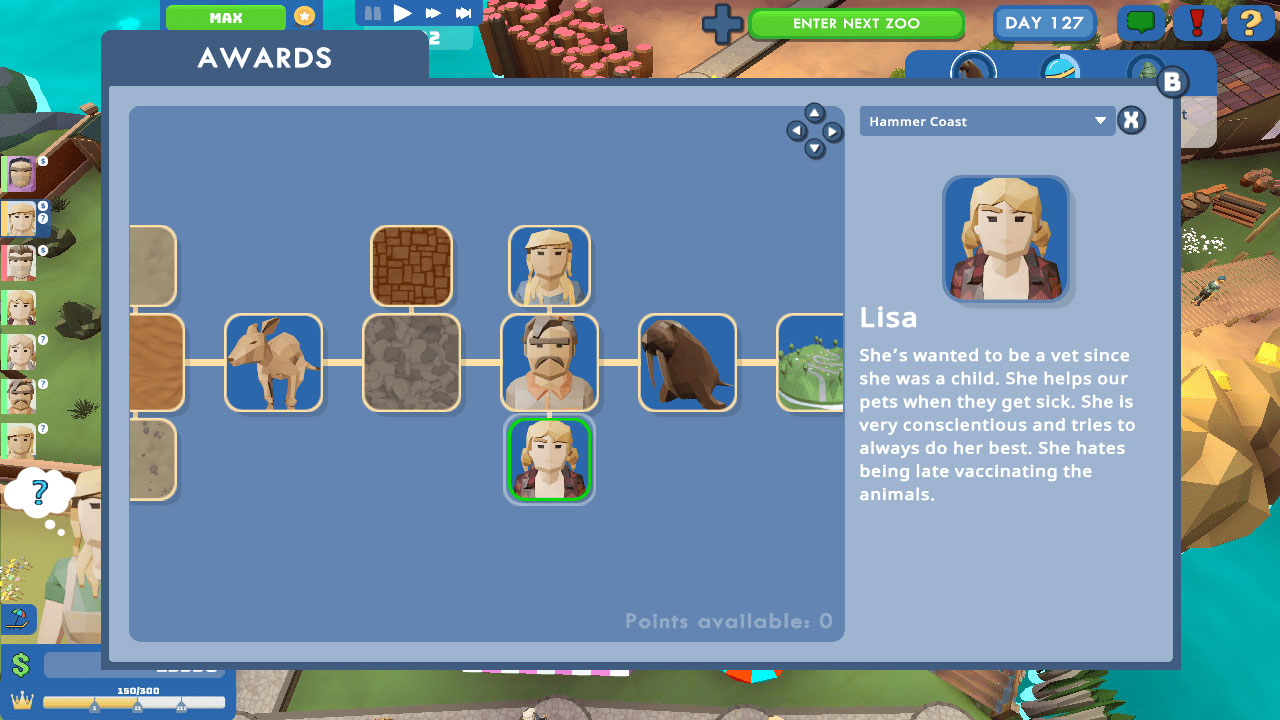
Task: Click the yellow question mark help icon
Action: coord(1252,23)
